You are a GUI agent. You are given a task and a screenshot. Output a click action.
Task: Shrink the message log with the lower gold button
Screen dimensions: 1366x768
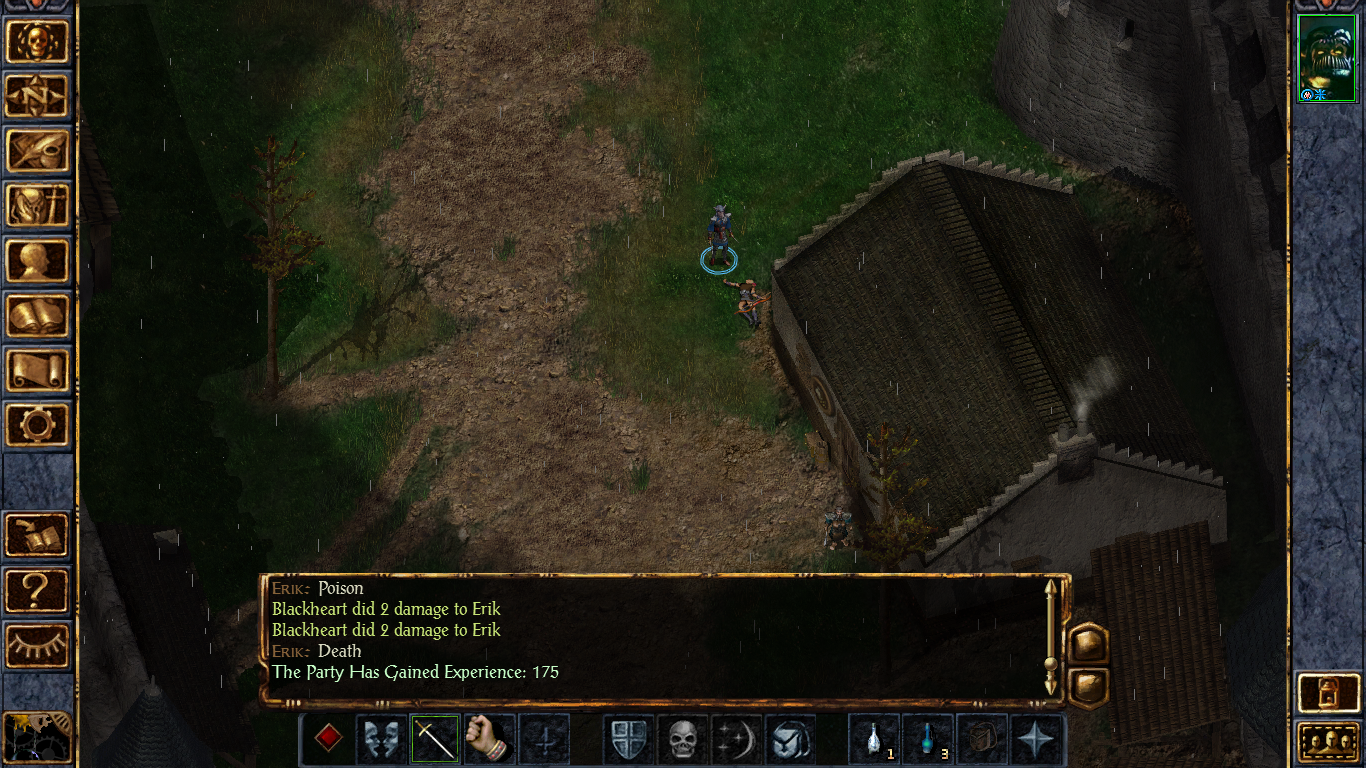[x=1088, y=682]
